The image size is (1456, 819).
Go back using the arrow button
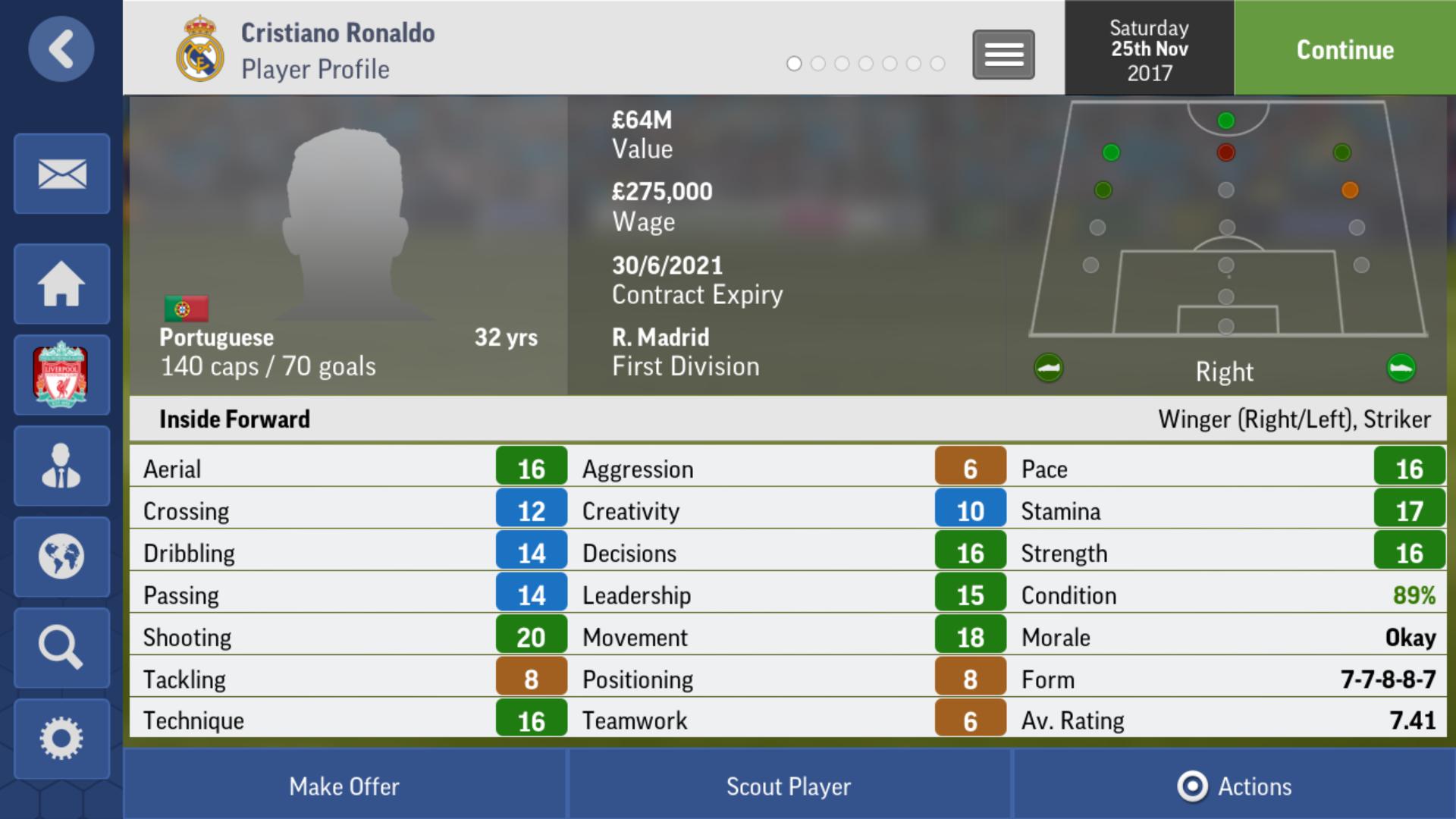coord(61,49)
